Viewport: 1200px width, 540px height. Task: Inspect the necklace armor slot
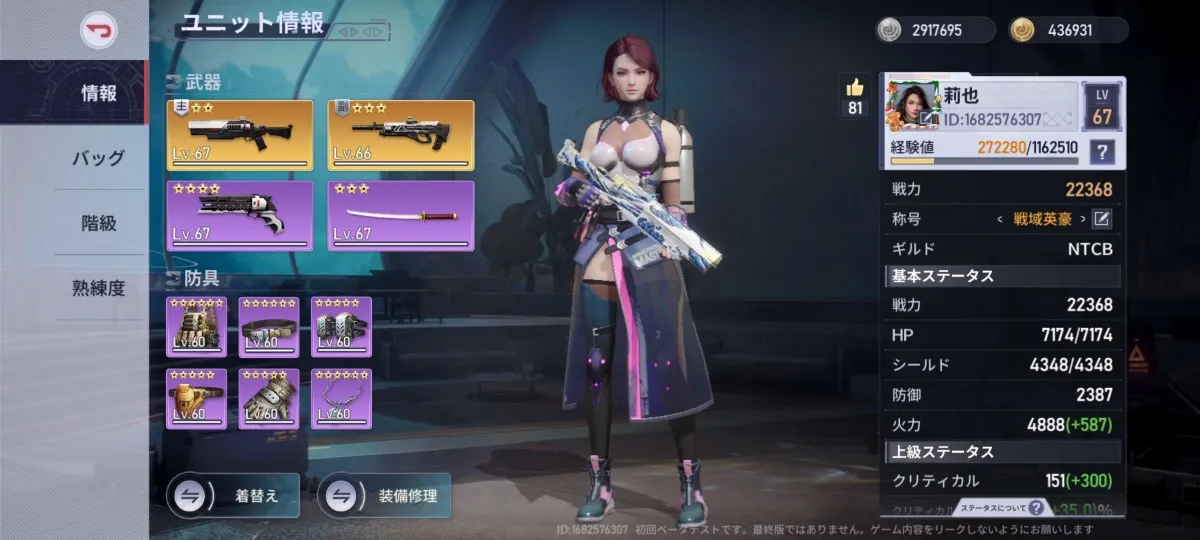341,398
